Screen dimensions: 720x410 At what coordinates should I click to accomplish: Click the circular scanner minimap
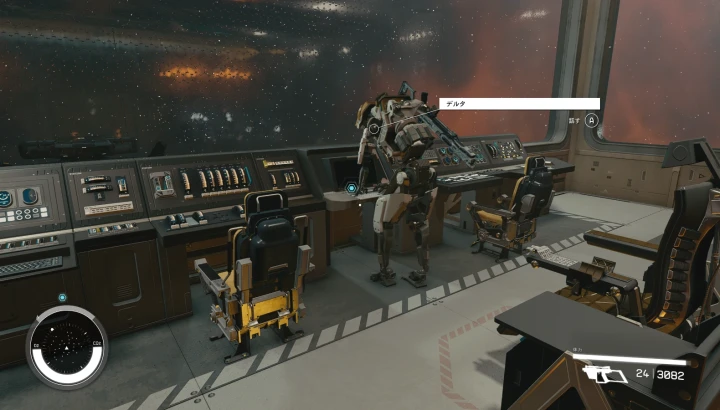pos(66,347)
